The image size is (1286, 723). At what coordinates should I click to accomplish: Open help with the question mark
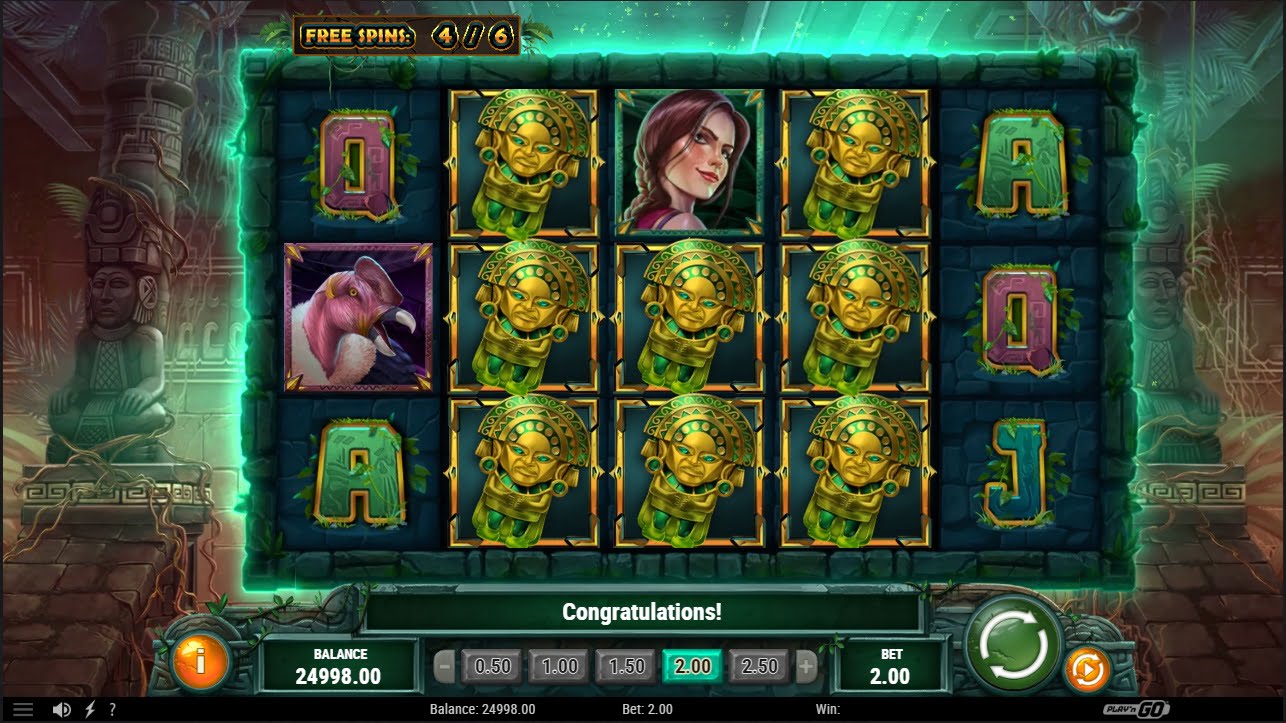(x=112, y=709)
